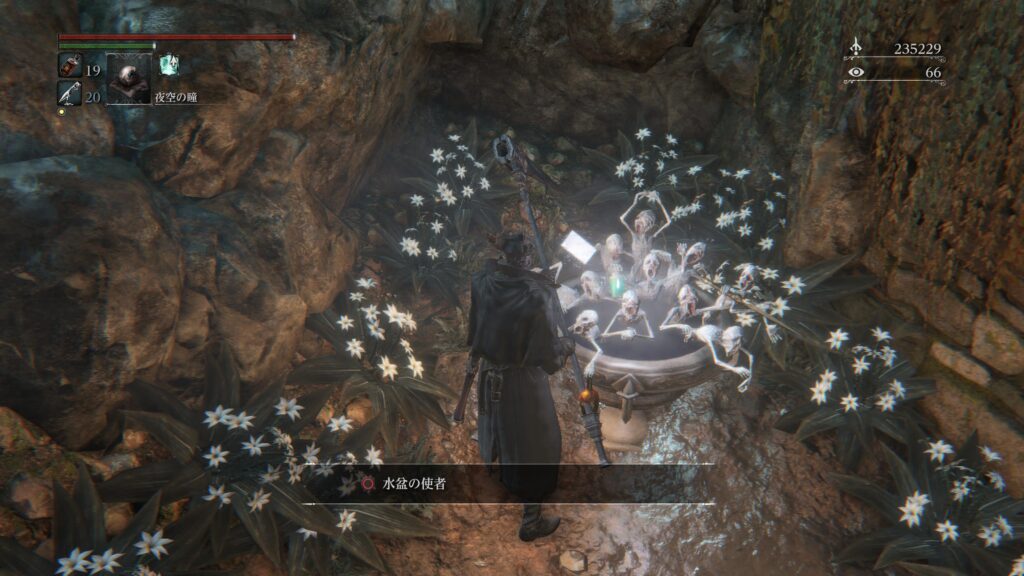Click the insight eye icon

point(855,72)
